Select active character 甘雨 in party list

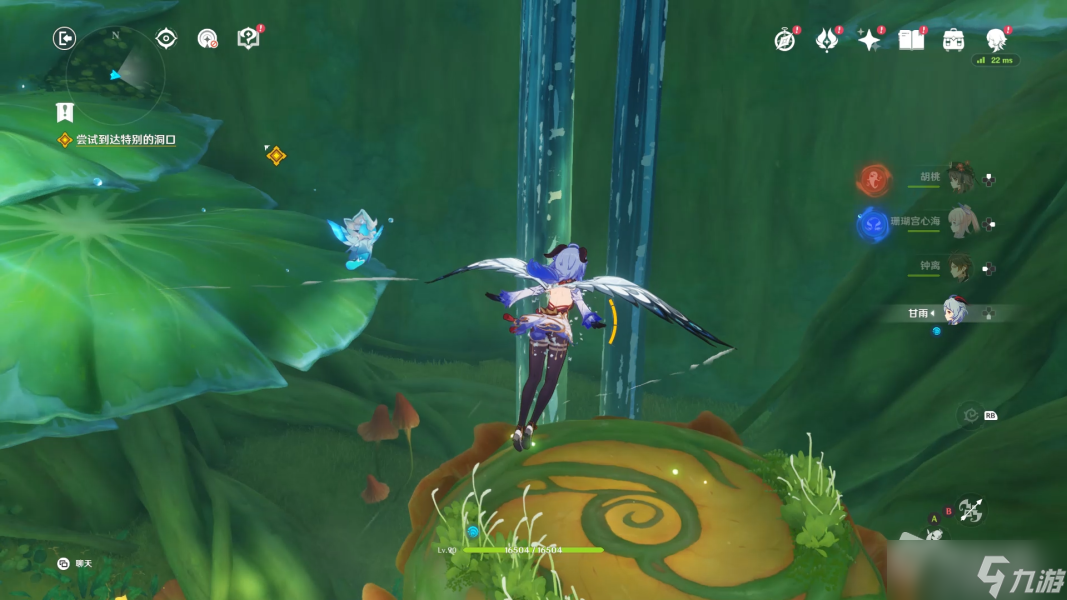pos(953,313)
